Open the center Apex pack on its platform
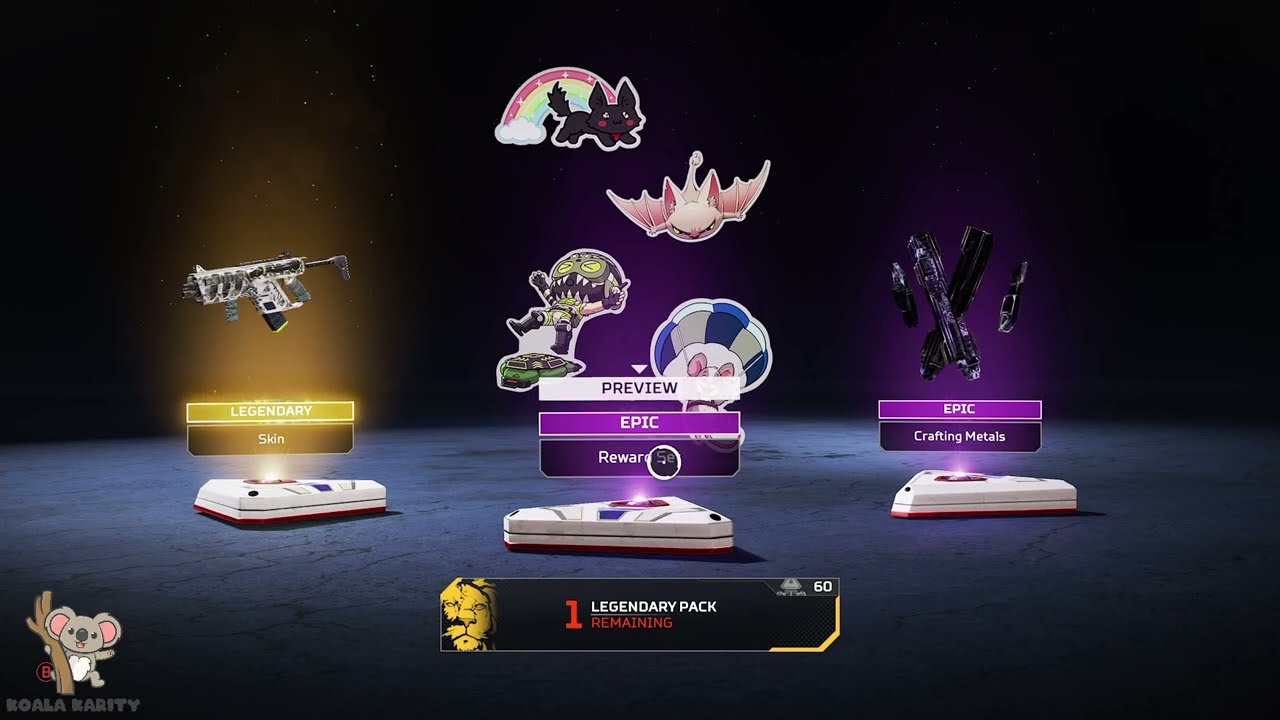Screen dimensions: 1280x720 click(x=620, y=520)
